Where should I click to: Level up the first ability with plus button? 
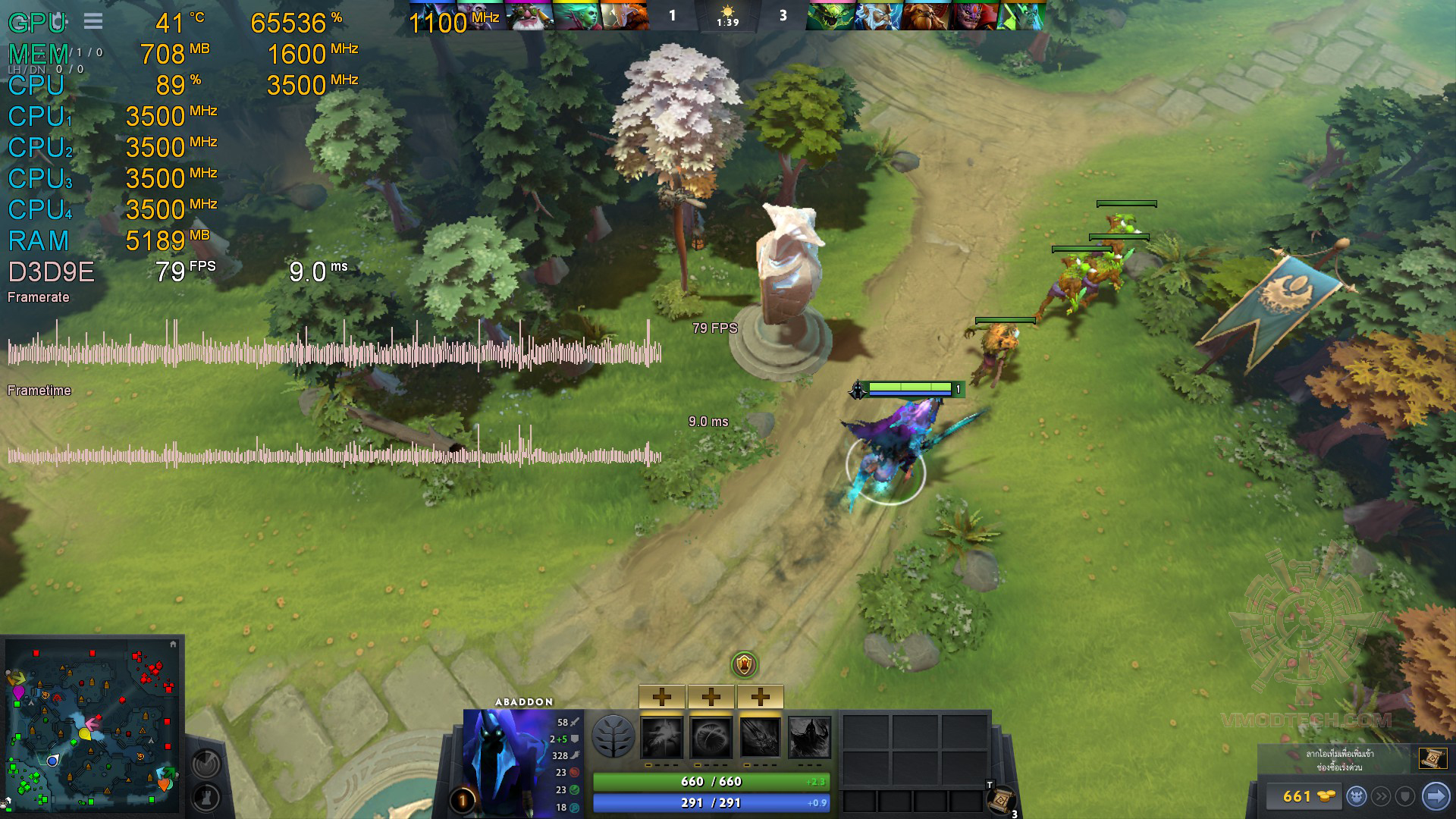[662, 696]
